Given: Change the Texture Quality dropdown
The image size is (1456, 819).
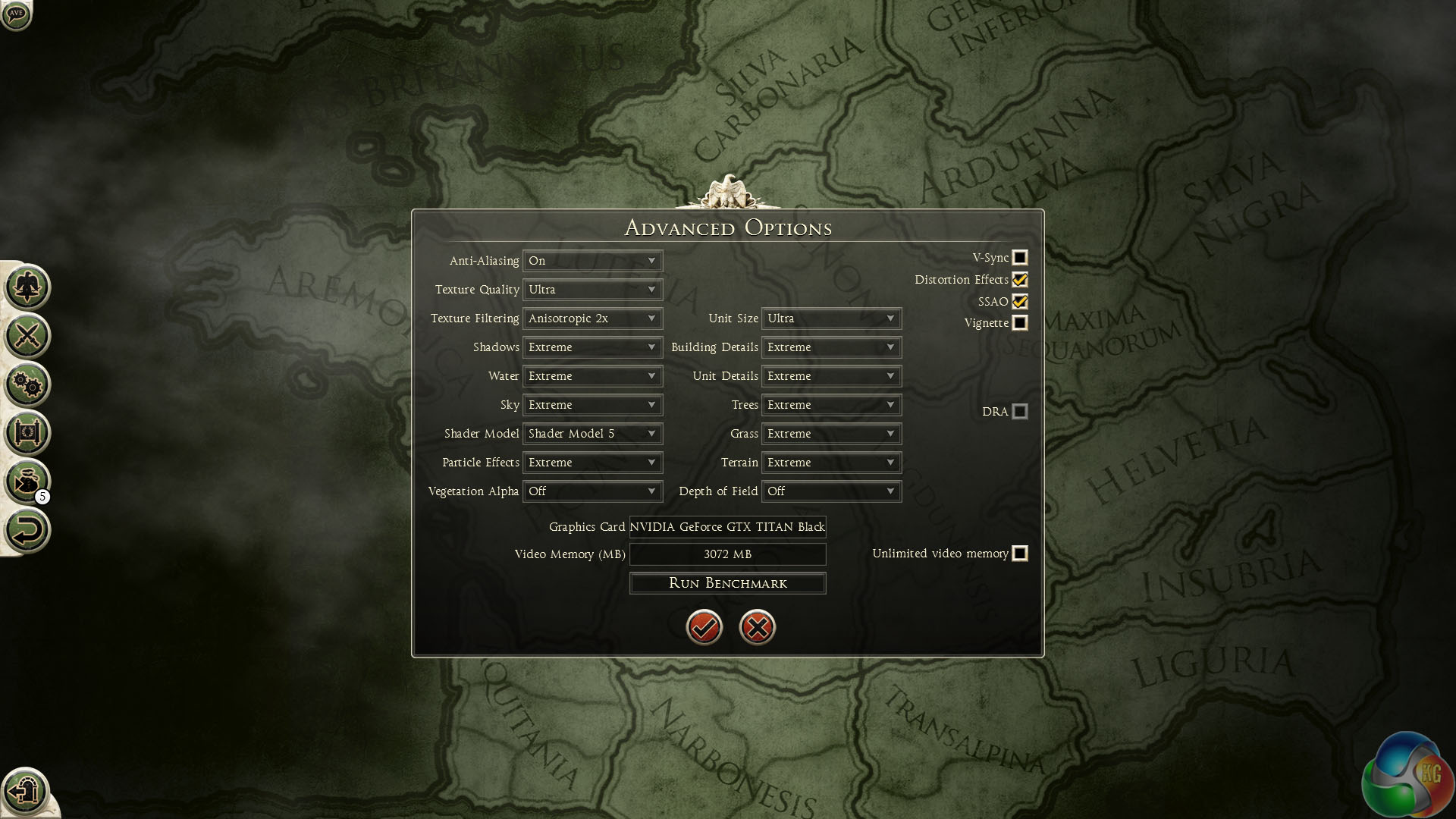Looking at the screenshot, I should 592,290.
